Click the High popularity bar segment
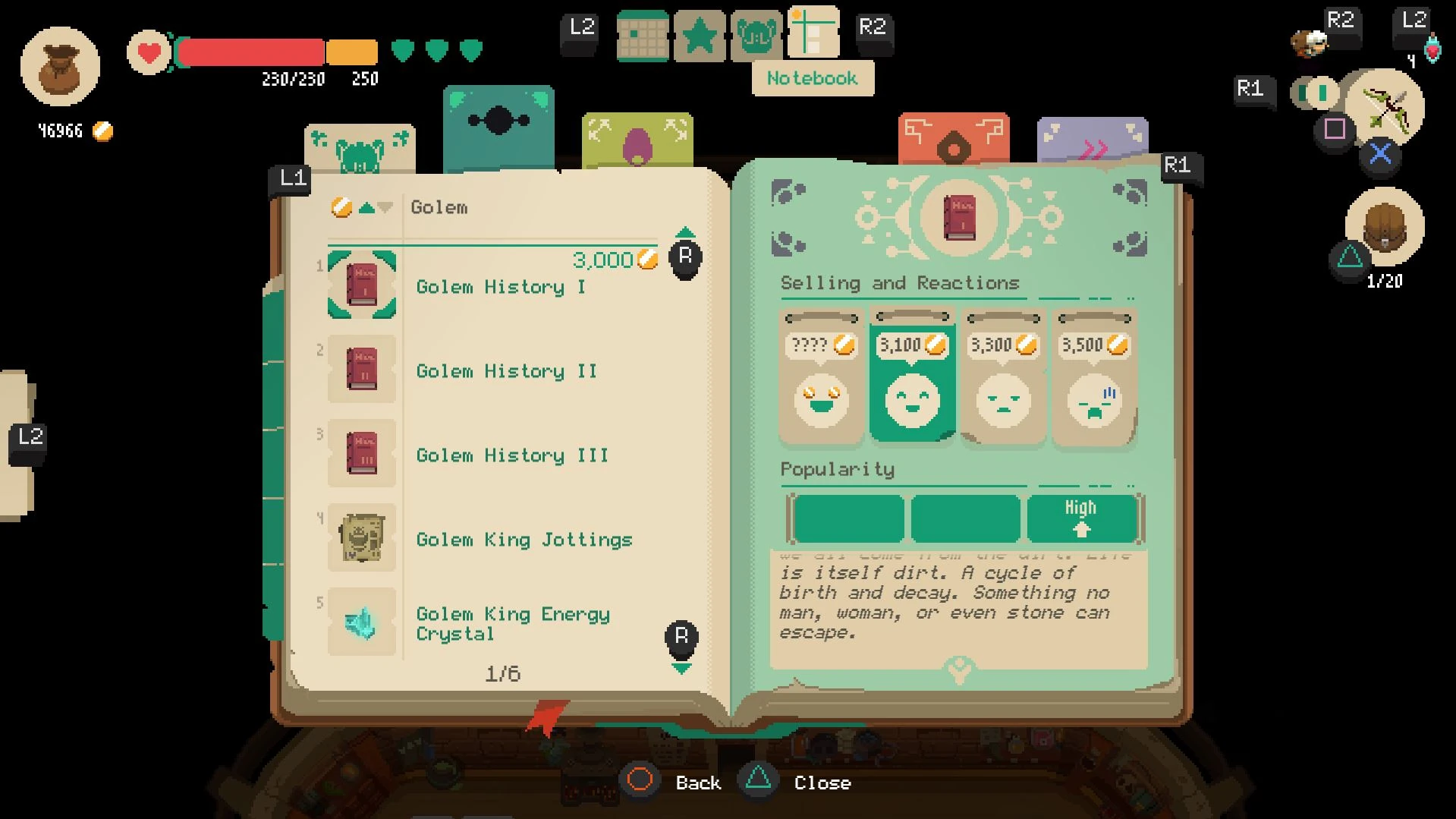Screen dimensions: 1456x819 pyautogui.click(x=1081, y=518)
